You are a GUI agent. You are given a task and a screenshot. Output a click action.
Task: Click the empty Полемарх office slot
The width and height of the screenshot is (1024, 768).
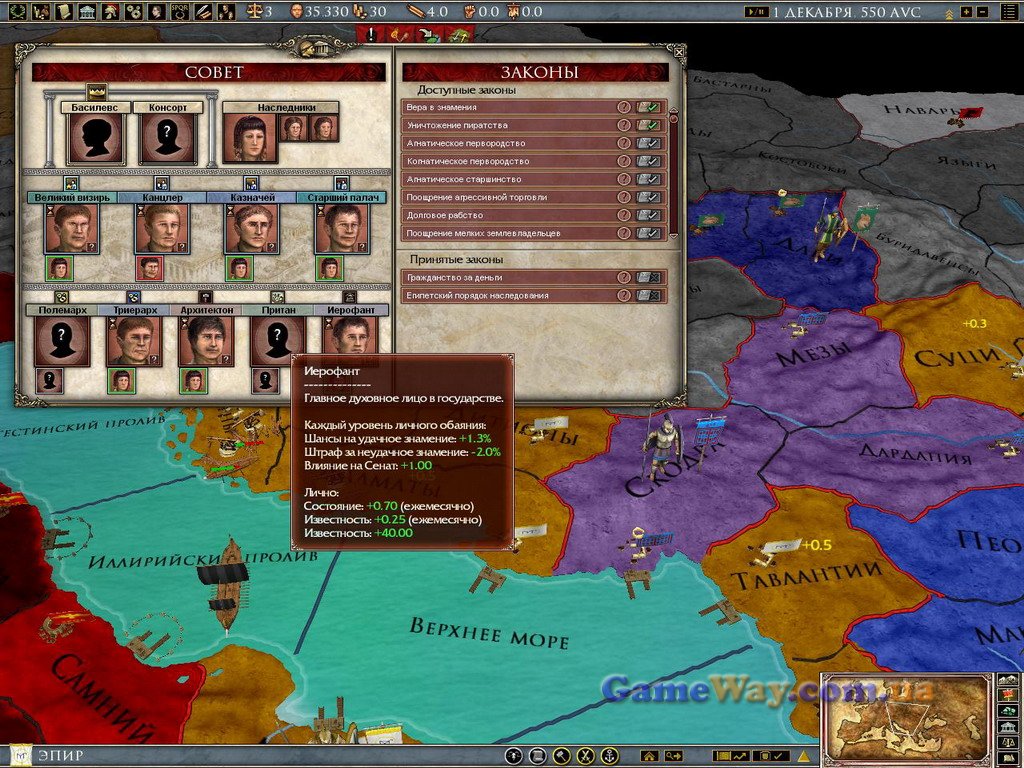tap(62, 341)
